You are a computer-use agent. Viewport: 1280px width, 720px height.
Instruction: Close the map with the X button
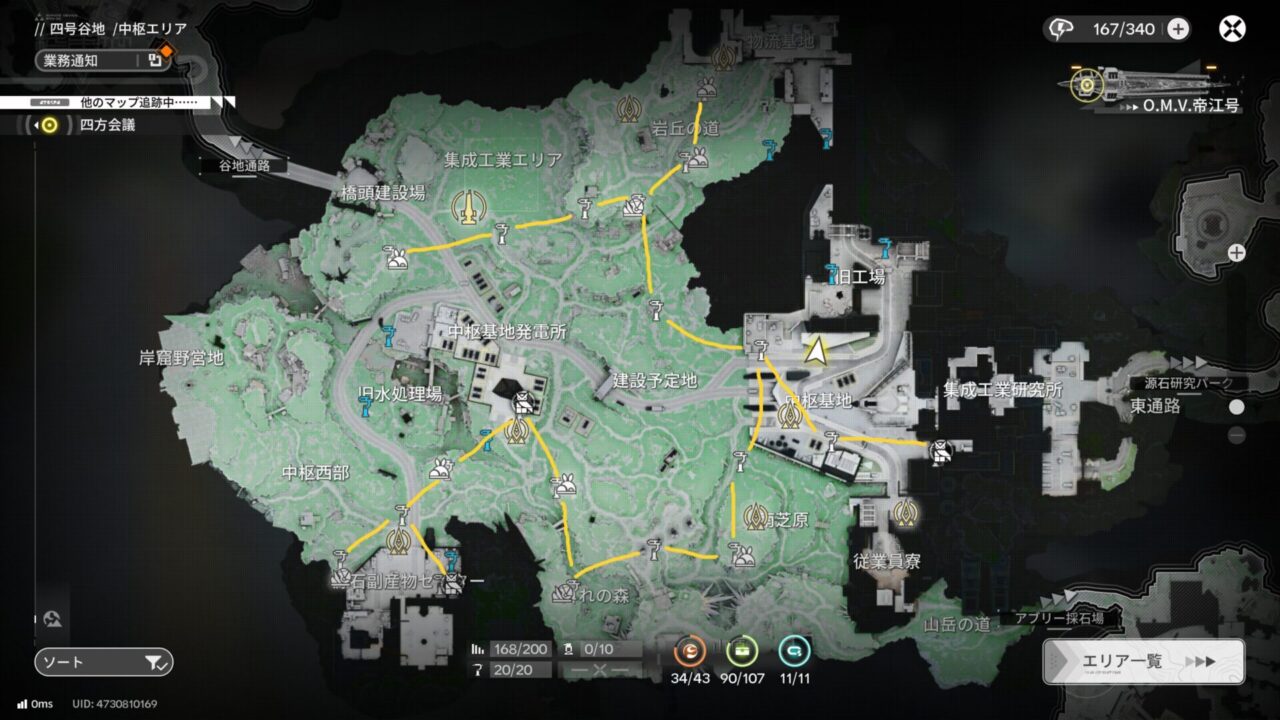1232,28
